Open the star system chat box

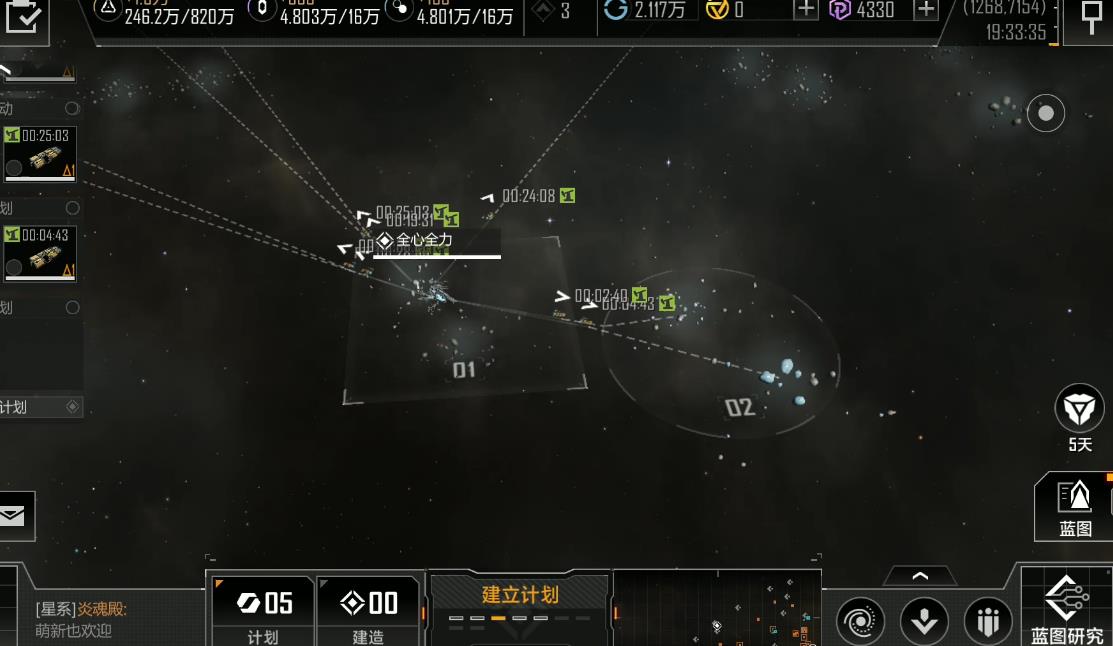[100, 620]
